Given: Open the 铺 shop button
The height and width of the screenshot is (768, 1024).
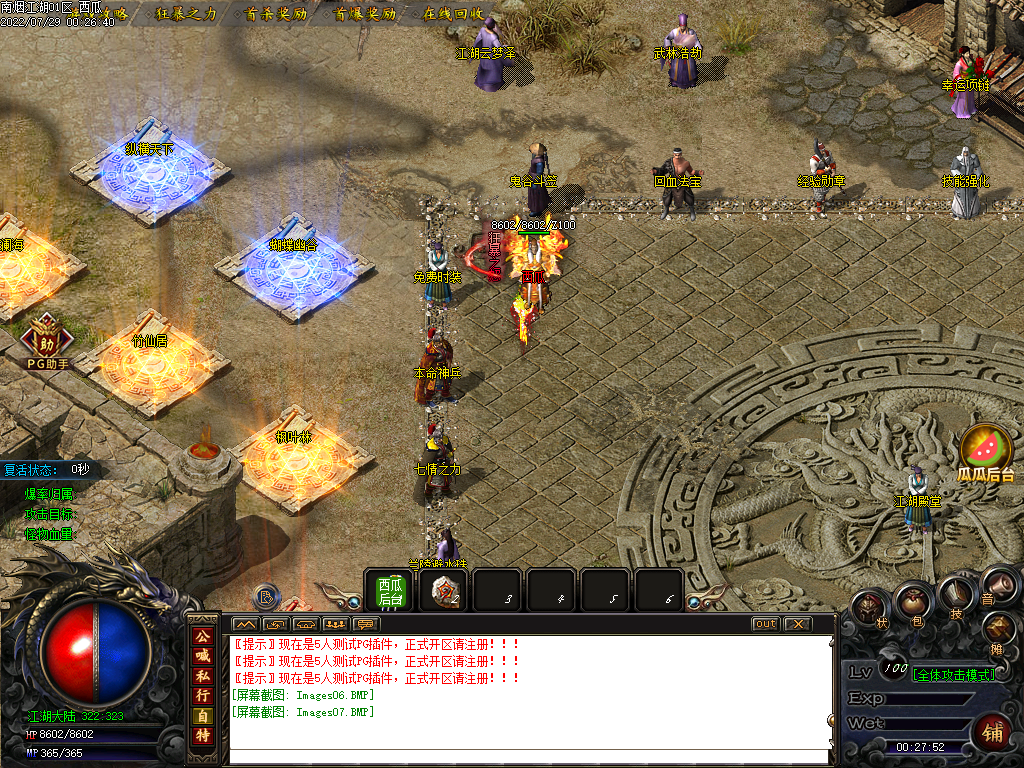Looking at the screenshot, I should [993, 733].
